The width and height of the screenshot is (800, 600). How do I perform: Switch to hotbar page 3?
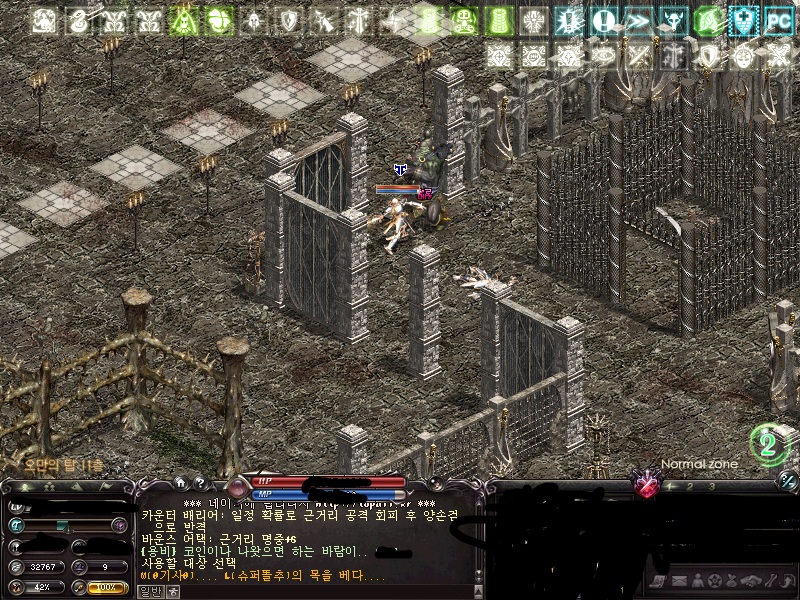[x=711, y=486]
